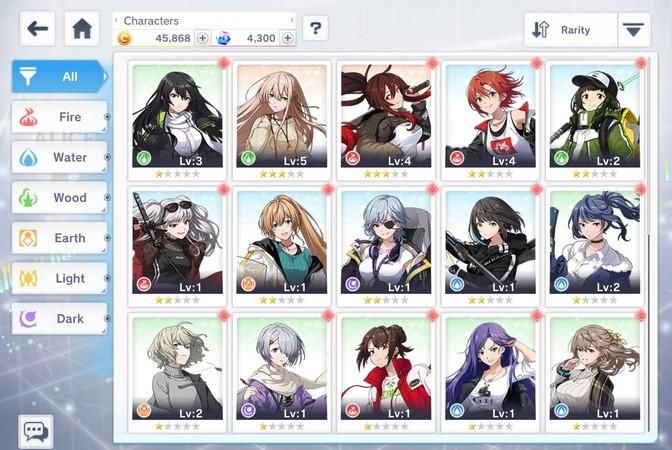
Task: Choose the Light element filter
Action: (58, 278)
